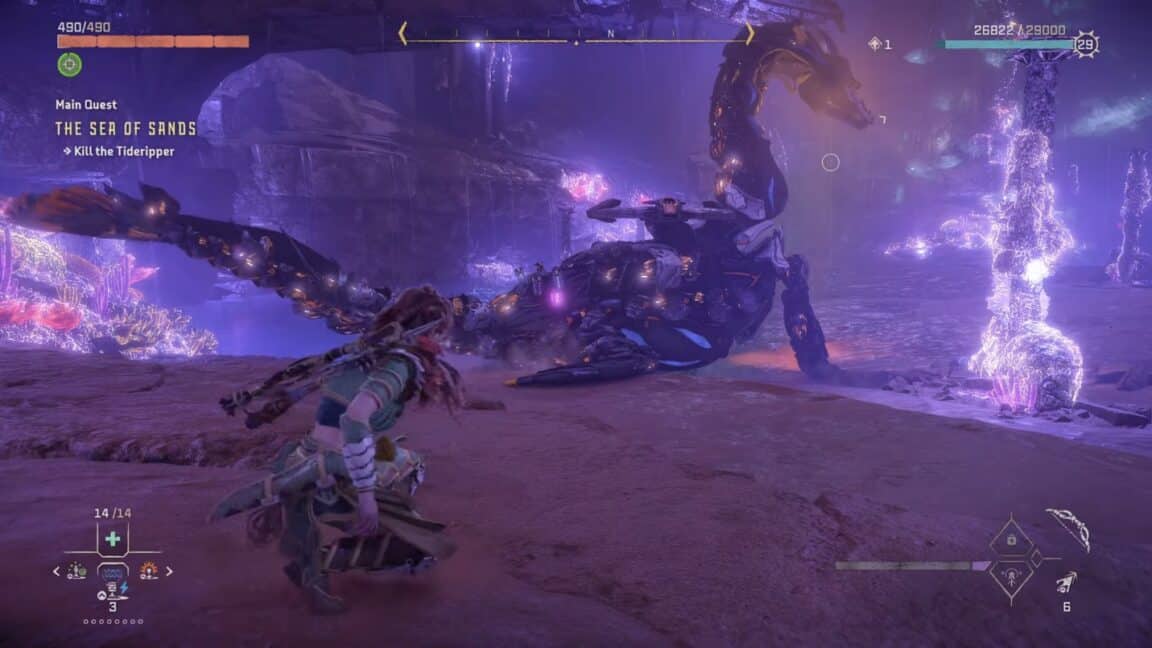Image resolution: width=1152 pixels, height=648 pixels.
Task: Cycle tool selection with the right arrow
Action: tap(168, 572)
